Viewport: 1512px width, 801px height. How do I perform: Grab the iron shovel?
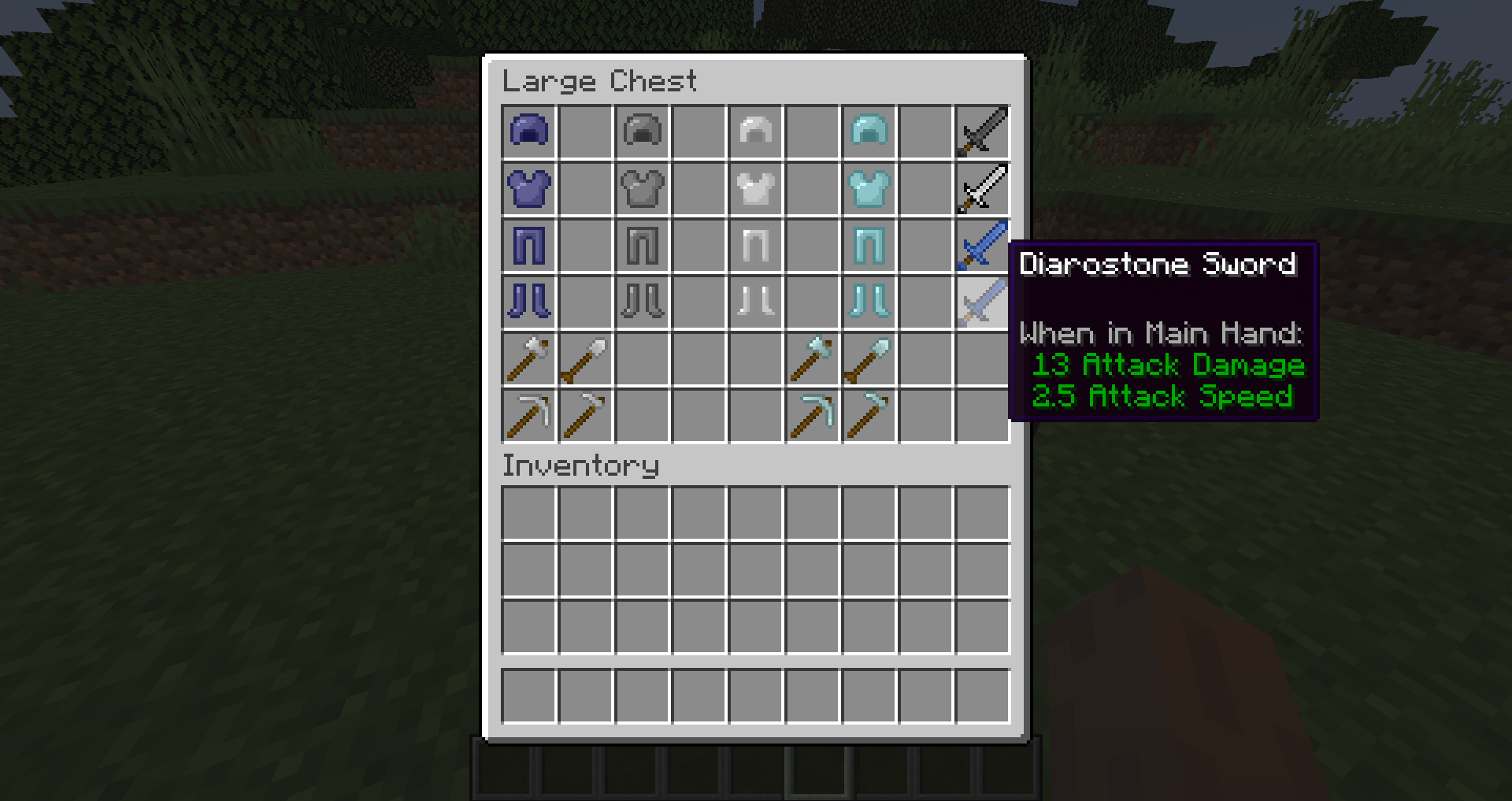(585, 358)
